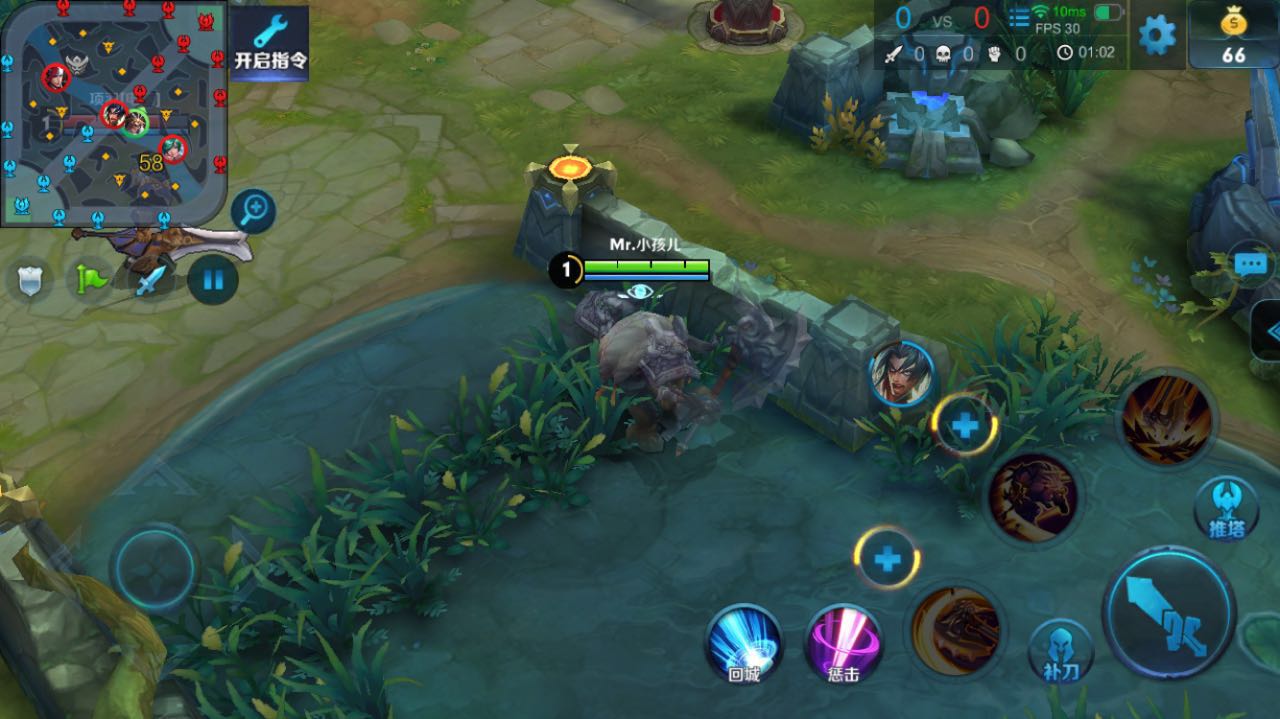Open the shop via gold bag

[x=1234, y=36]
